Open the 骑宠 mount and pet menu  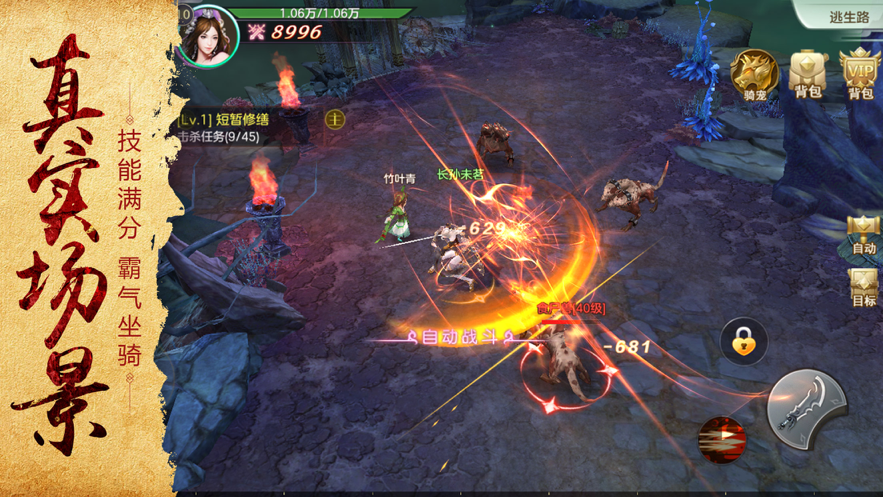754,74
